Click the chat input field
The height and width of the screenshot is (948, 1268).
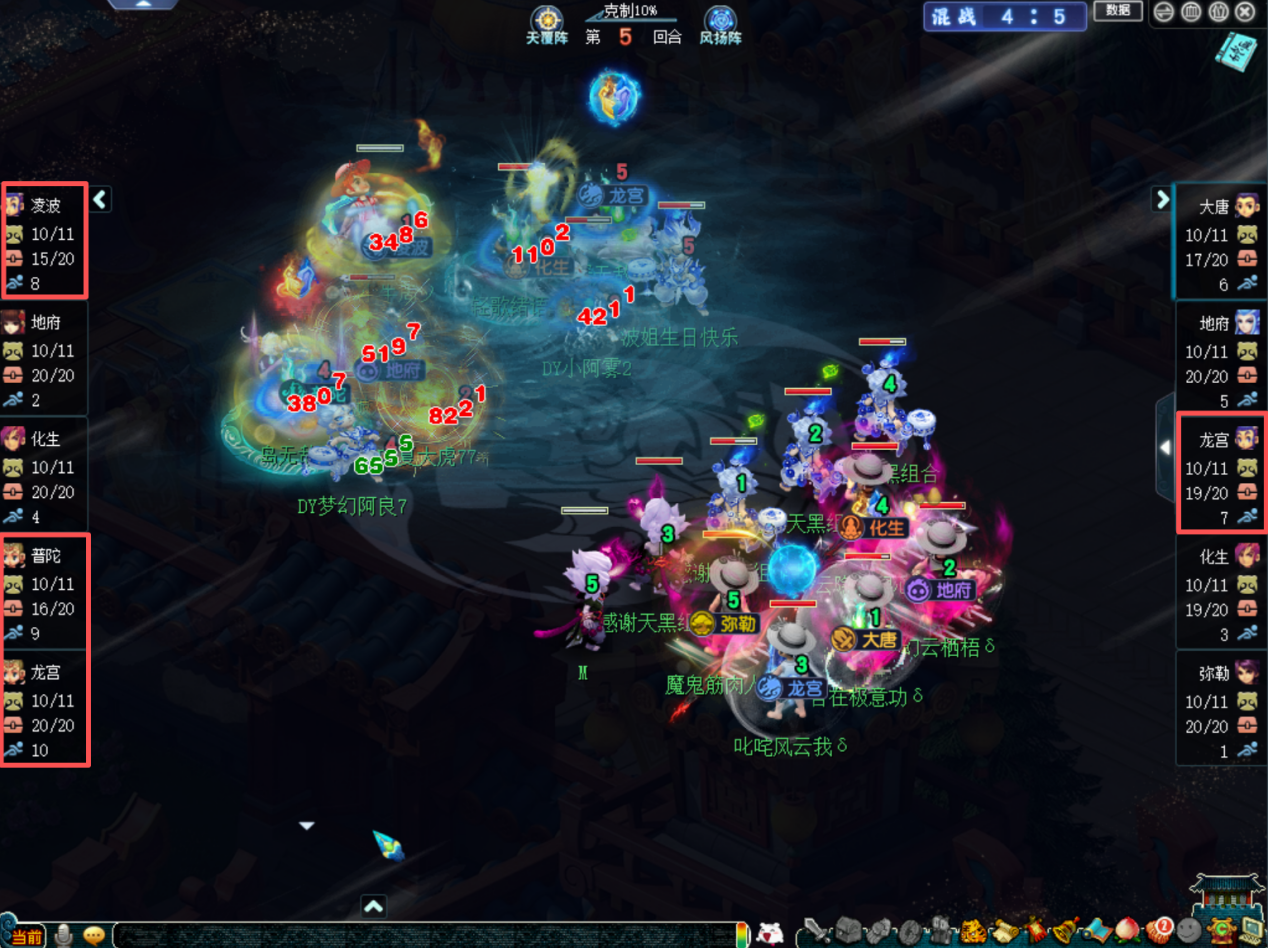click(x=420, y=936)
